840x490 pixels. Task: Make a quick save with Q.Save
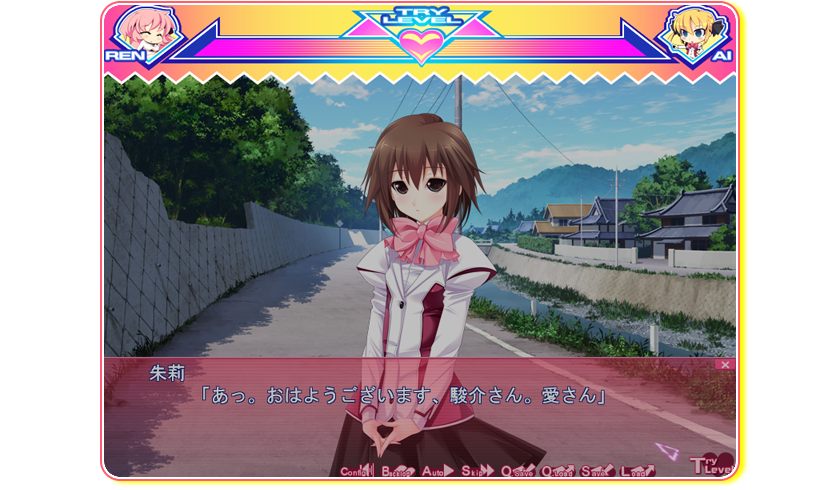518,471
